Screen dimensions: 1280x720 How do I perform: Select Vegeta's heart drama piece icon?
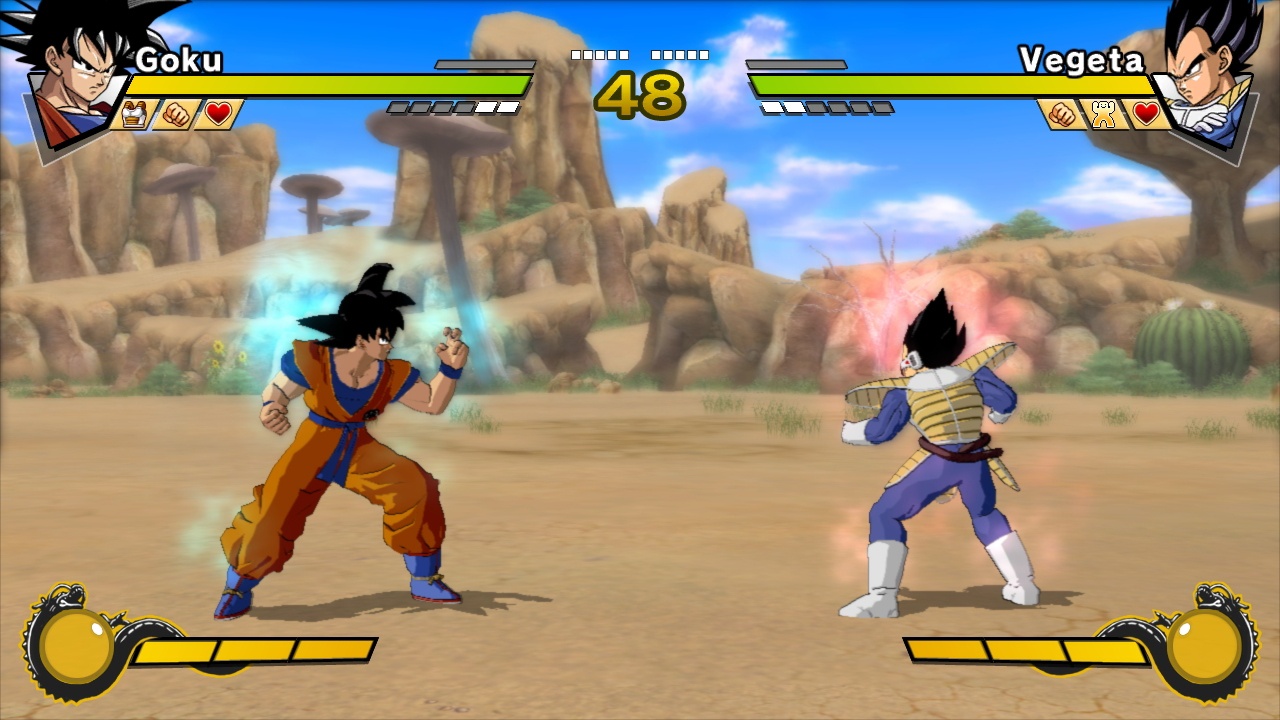pos(1146,115)
